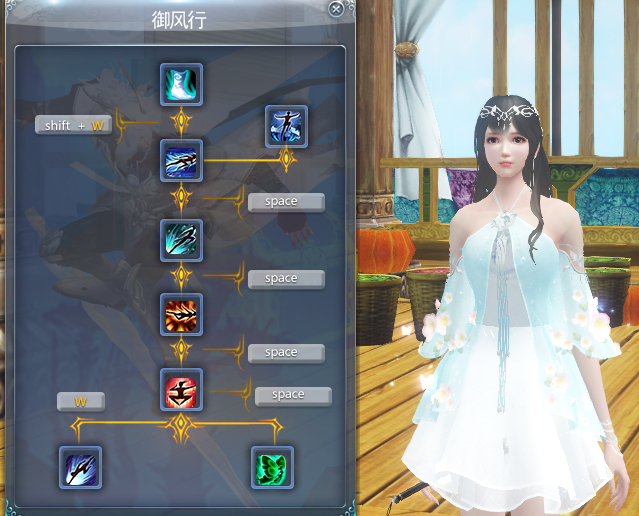
Task: Pick the red icon with a white figure
Action: click(181, 389)
